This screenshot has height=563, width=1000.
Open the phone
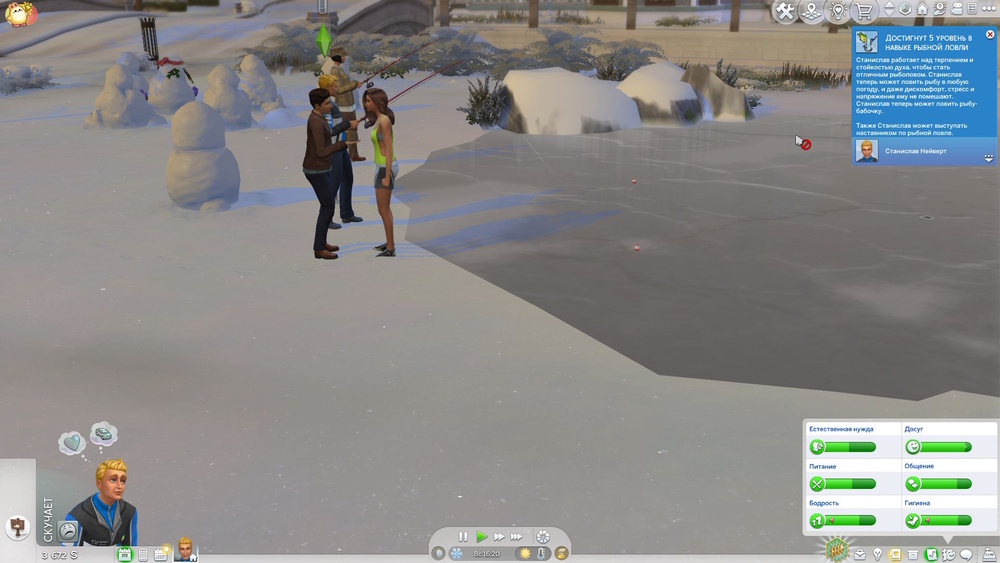143,554
